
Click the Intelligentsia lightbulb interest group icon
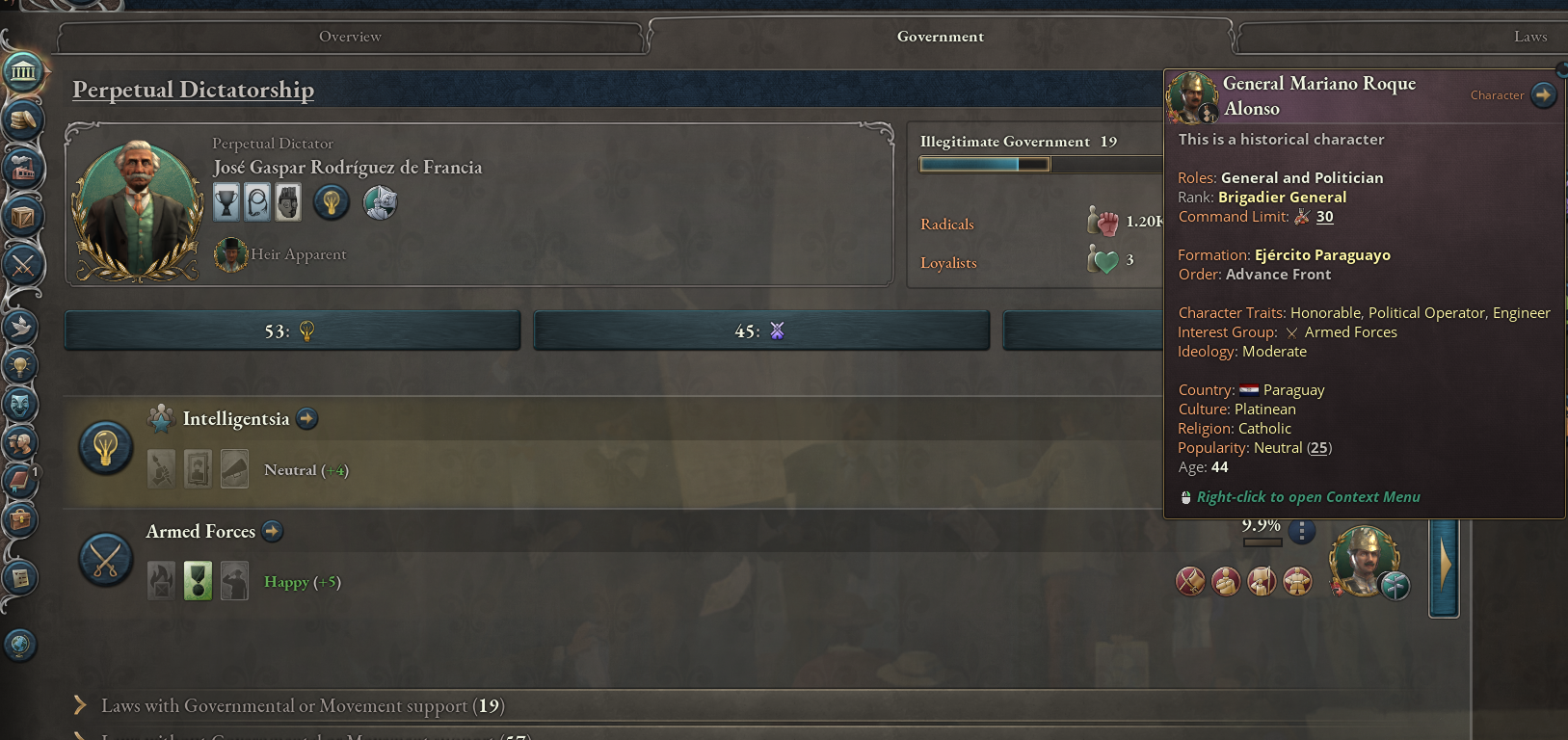[106, 447]
